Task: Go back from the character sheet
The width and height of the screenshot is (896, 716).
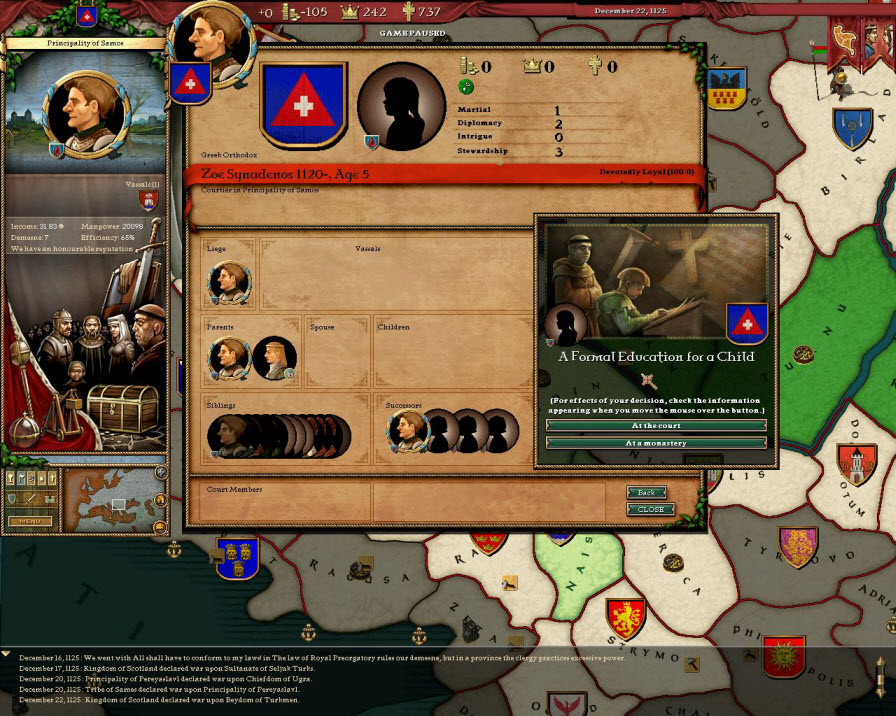Action: coord(647,493)
